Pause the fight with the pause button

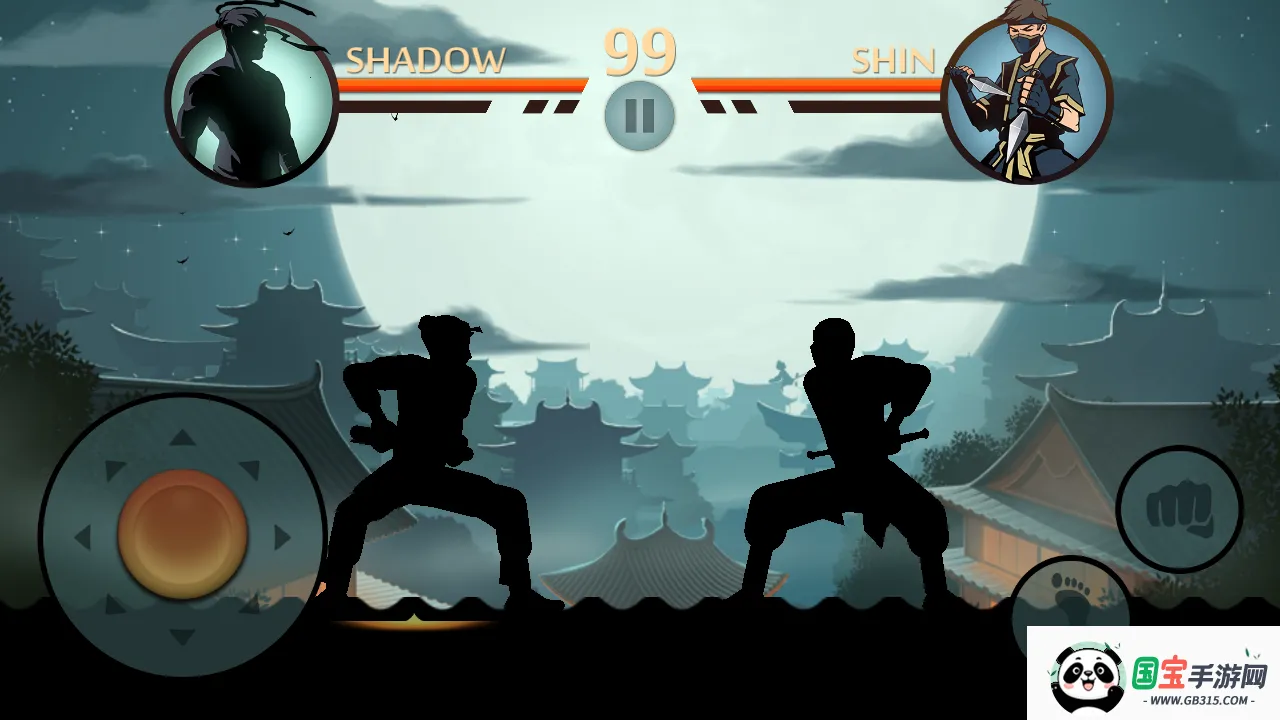pyautogui.click(x=639, y=116)
